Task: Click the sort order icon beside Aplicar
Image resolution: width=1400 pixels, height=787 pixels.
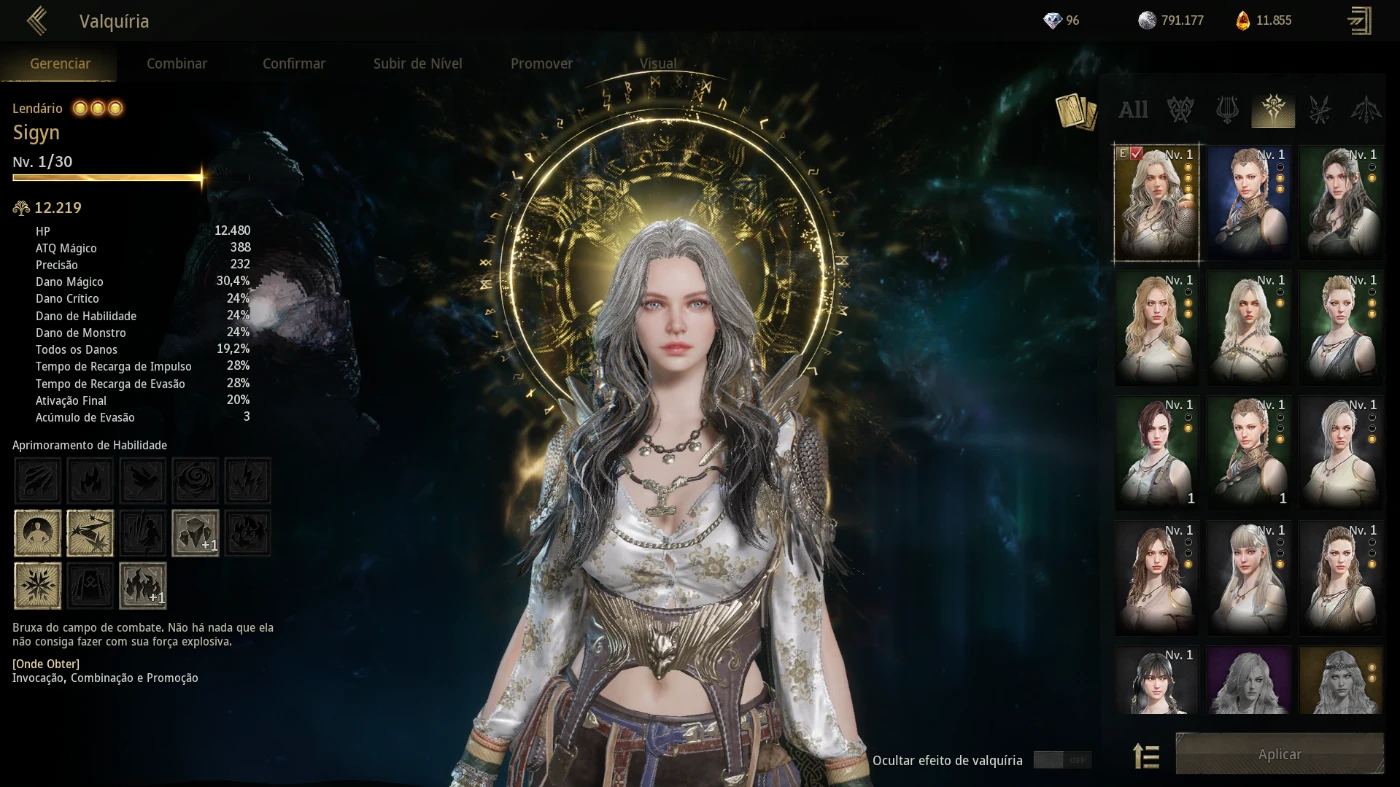Action: (1146, 756)
